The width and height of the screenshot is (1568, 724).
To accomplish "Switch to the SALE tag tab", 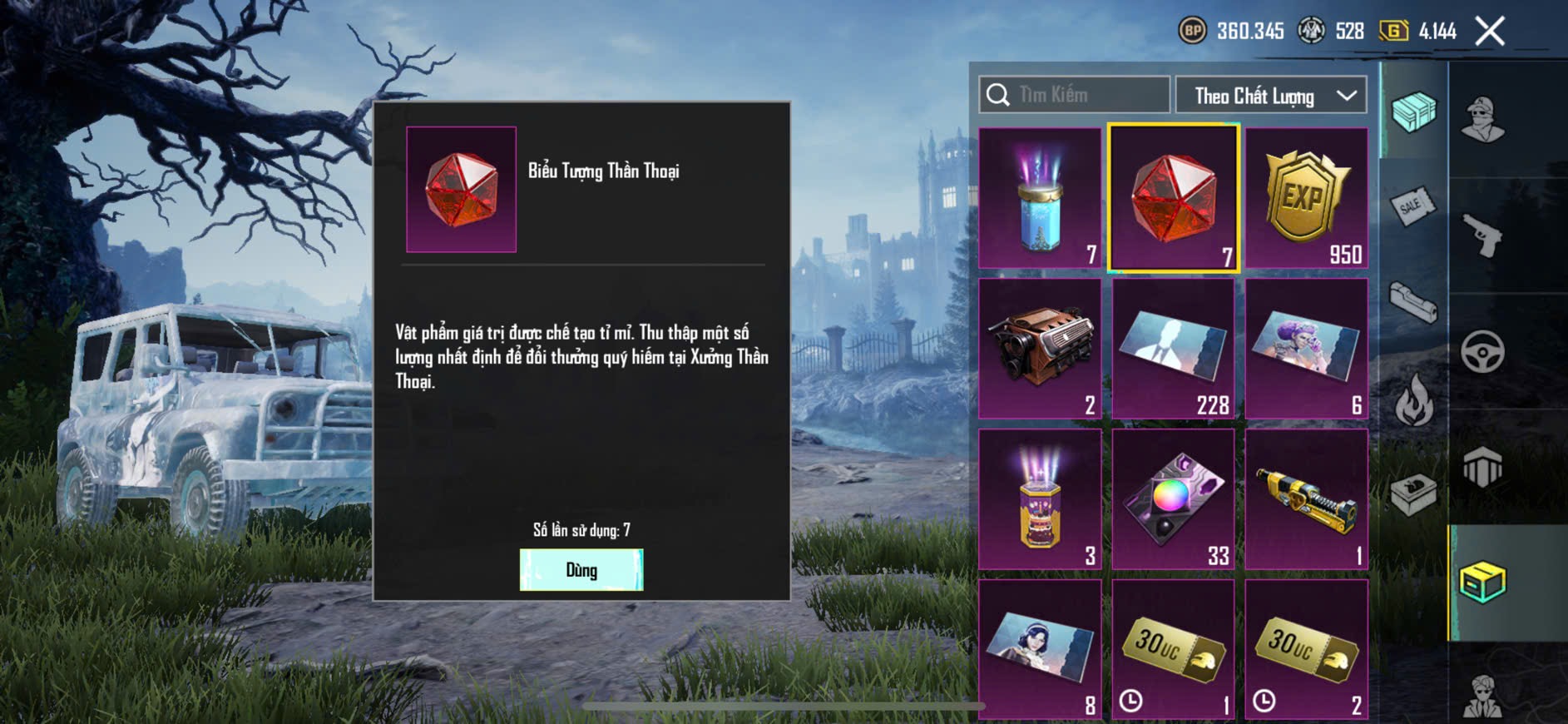I will pos(1412,206).
